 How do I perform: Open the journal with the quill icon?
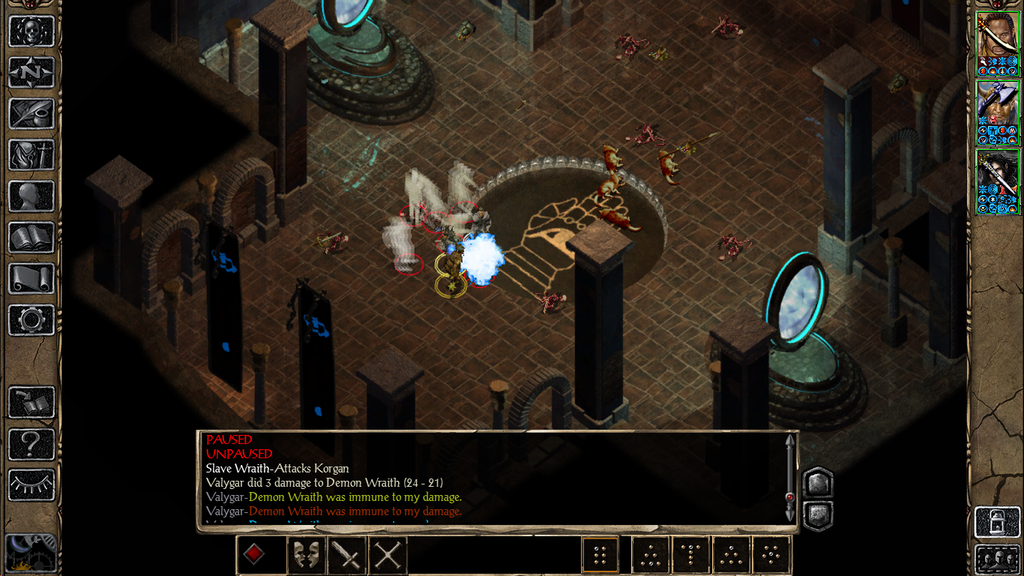(x=31, y=113)
